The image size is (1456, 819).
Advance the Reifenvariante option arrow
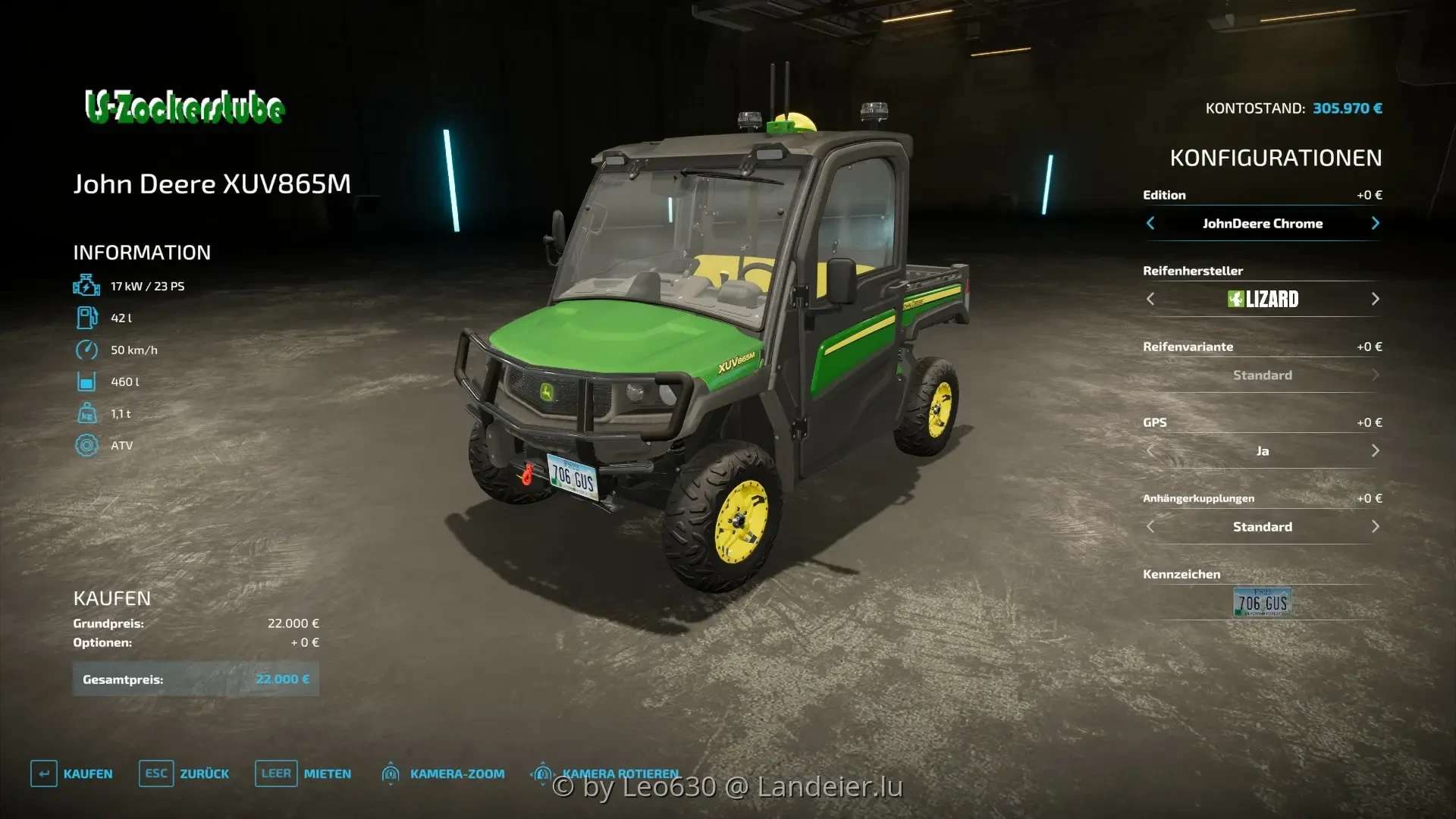click(1375, 375)
